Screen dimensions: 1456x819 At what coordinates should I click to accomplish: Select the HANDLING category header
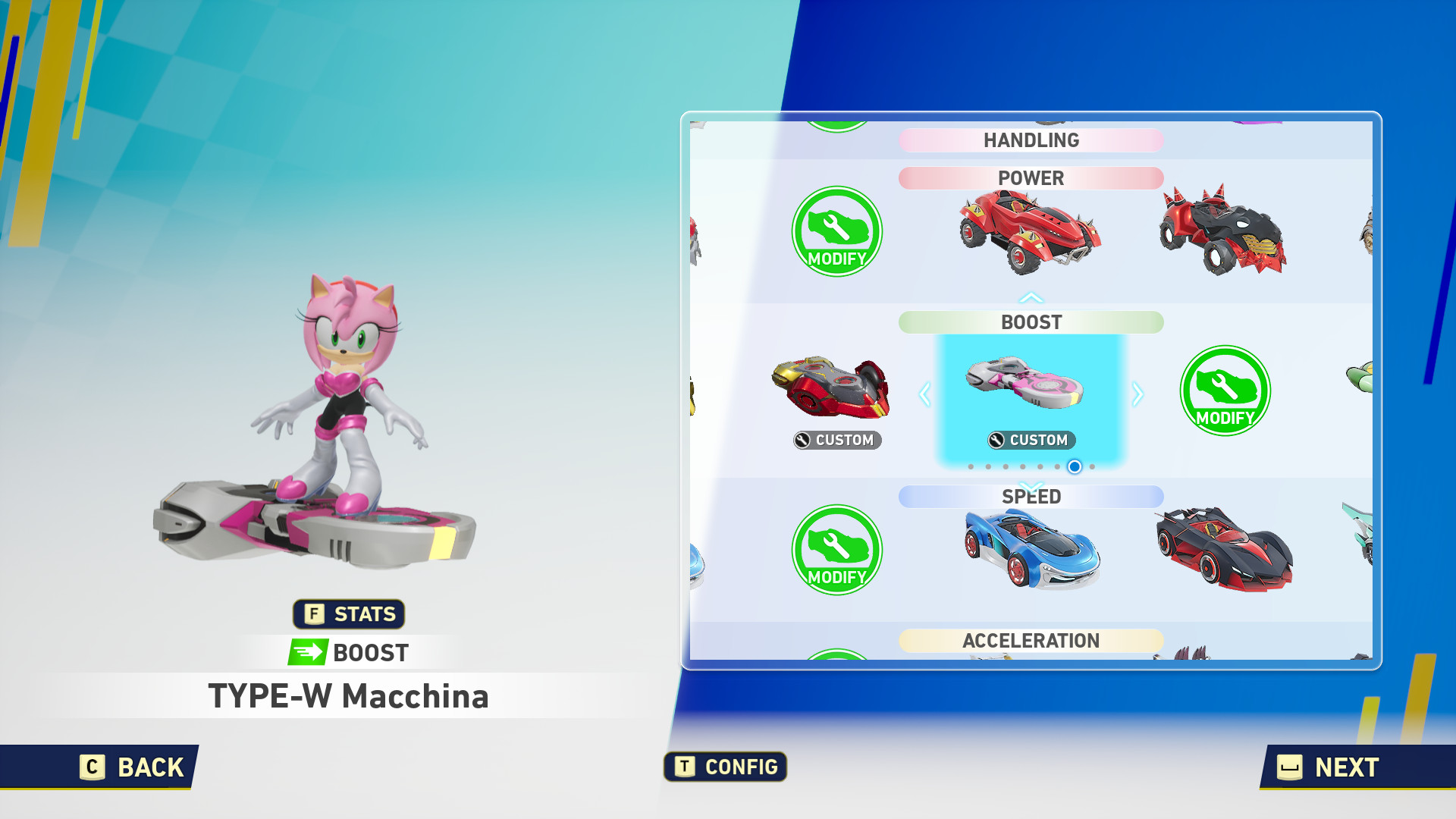click(1031, 140)
